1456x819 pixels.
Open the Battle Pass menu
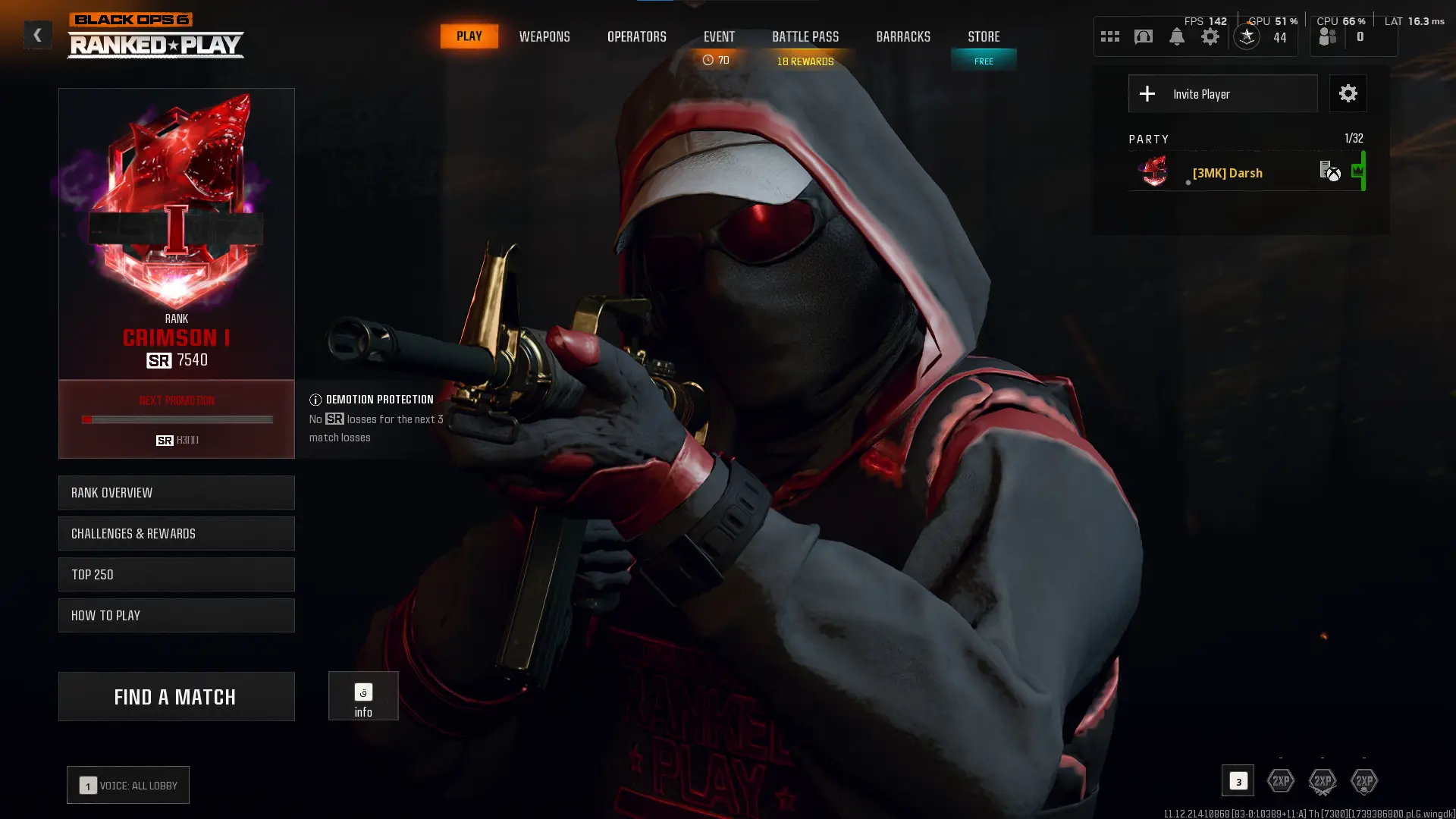point(805,36)
